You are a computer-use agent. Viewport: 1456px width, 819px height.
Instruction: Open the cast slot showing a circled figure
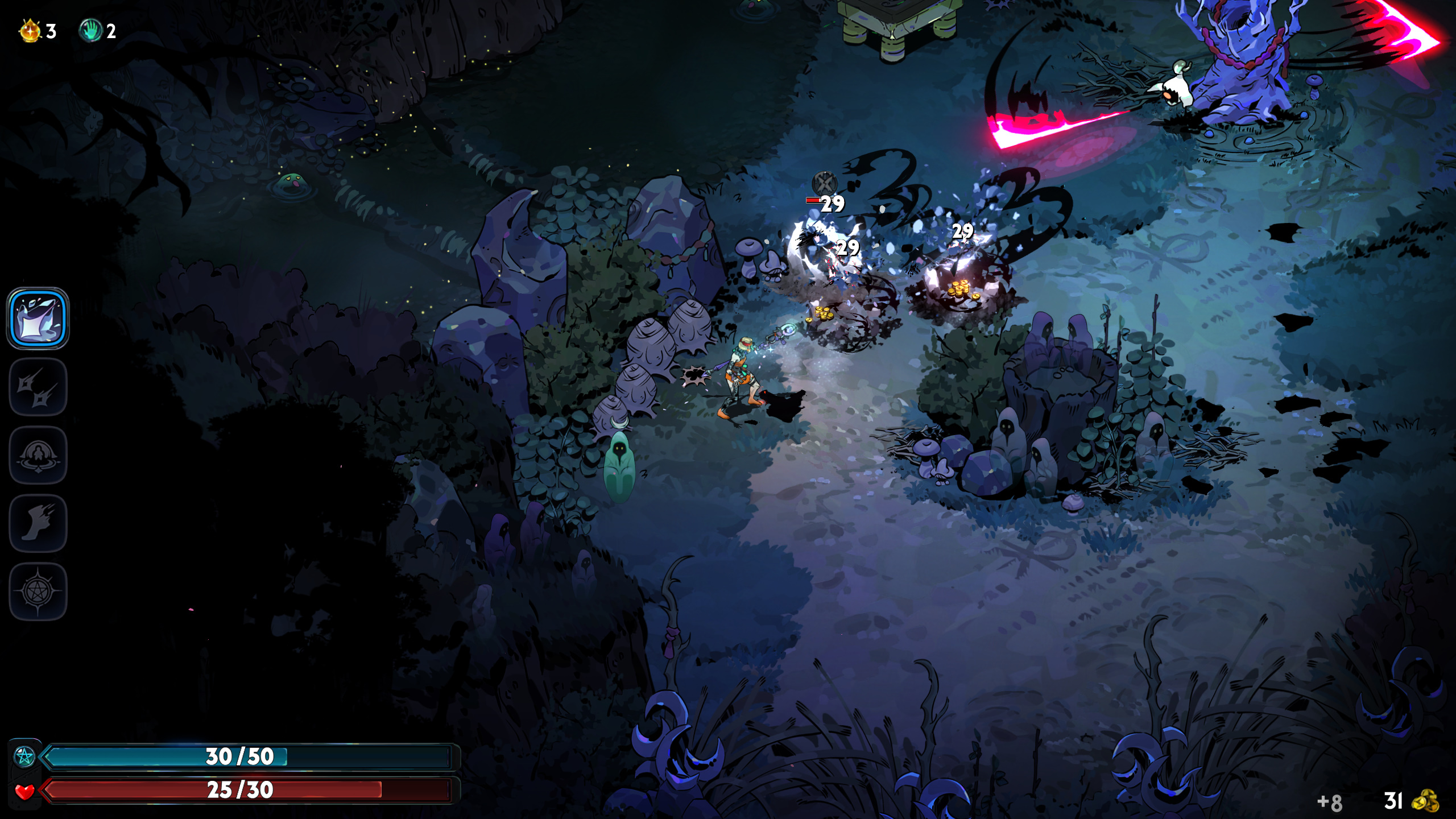[x=38, y=455]
